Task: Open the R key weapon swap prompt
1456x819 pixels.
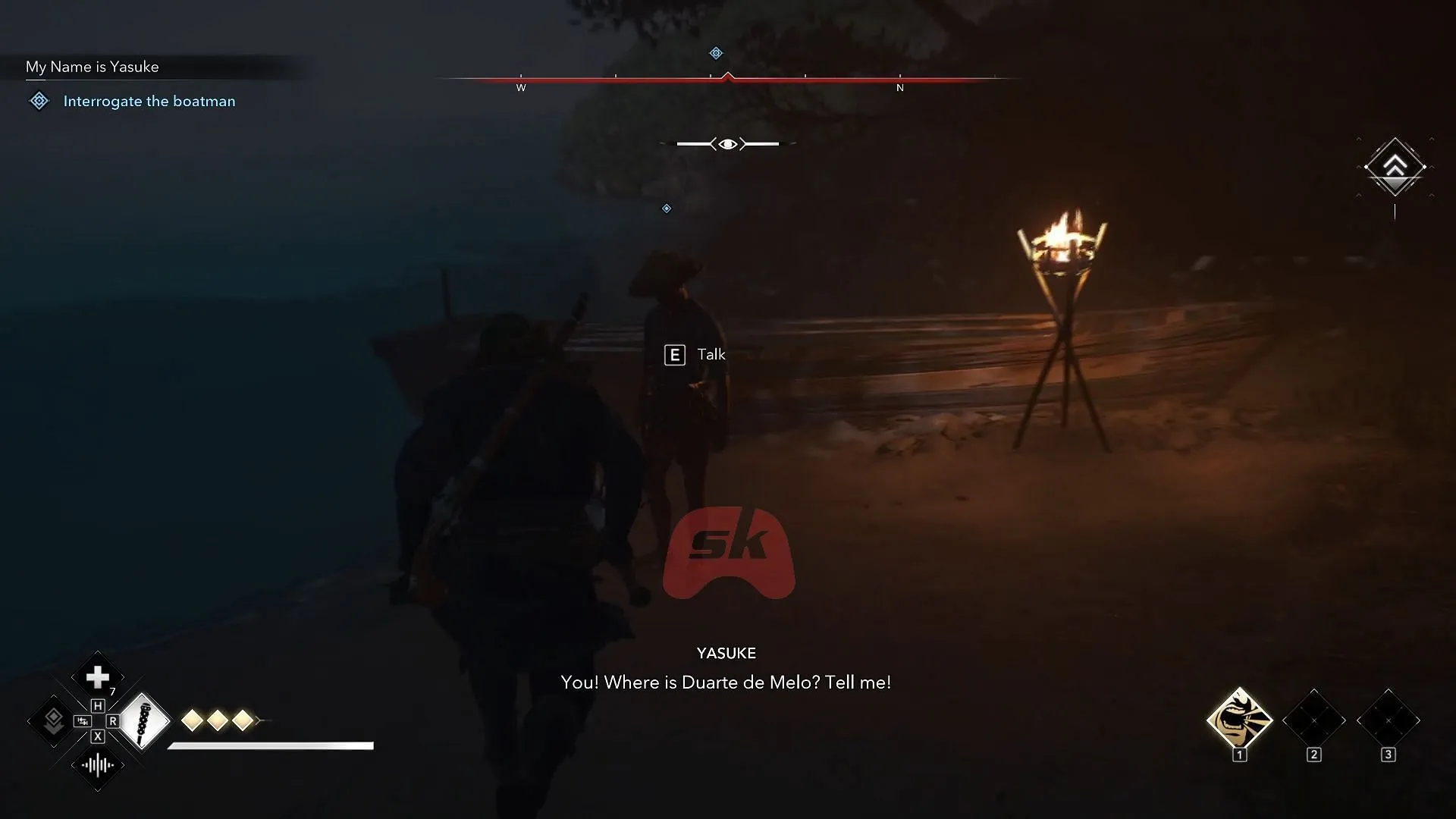Action: pos(114,722)
